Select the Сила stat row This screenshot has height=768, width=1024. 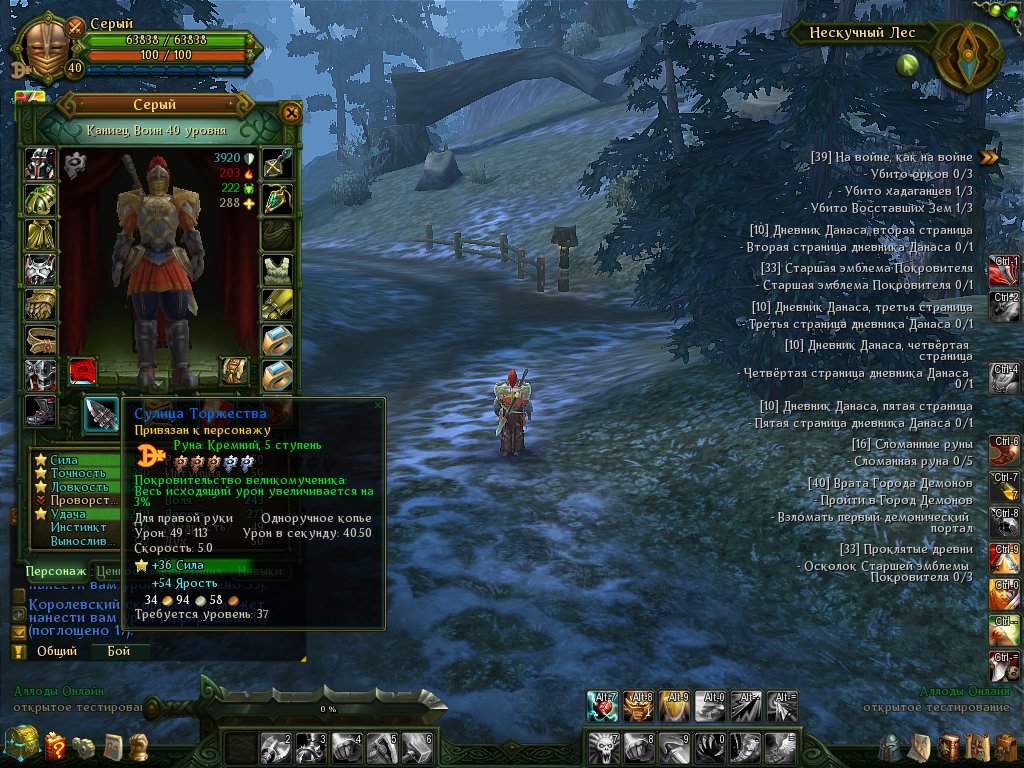[x=64, y=461]
